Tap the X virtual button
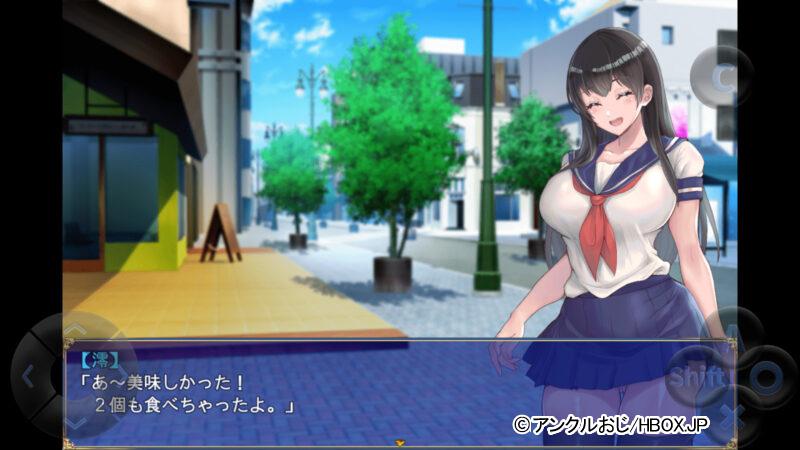Screen dimensions: 800x450 (731, 414)
